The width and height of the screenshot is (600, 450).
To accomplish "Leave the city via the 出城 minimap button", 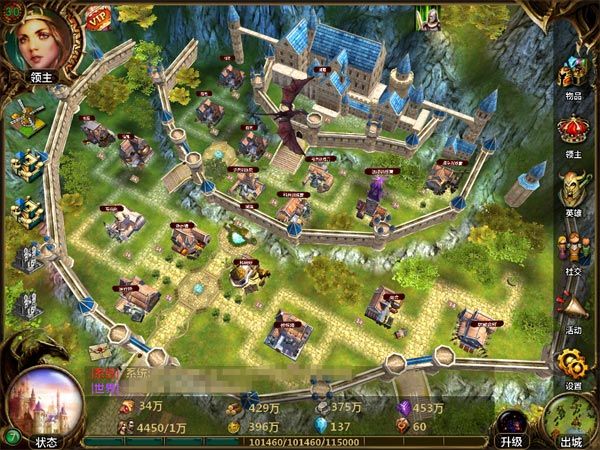I will [571, 420].
